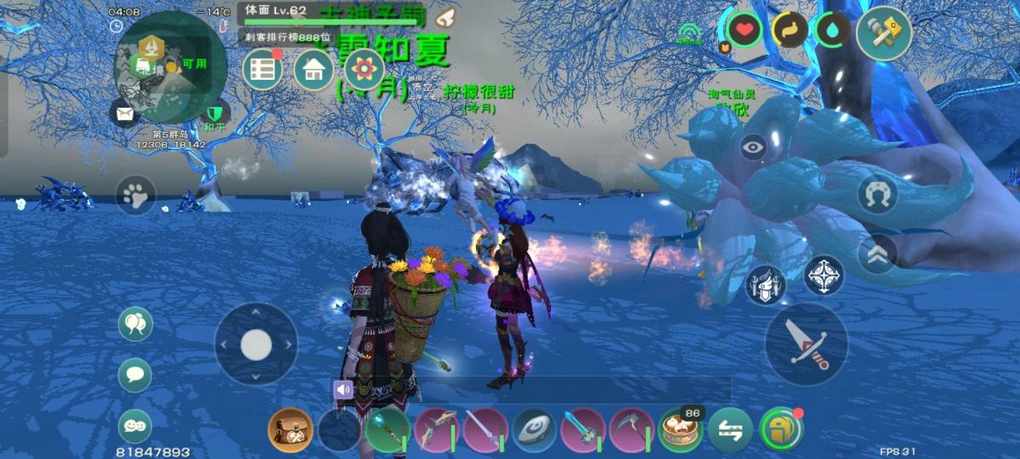This screenshot has width=1020, height=459.
Task: Select the green staff hotbar slot
Action: point(388,431)
